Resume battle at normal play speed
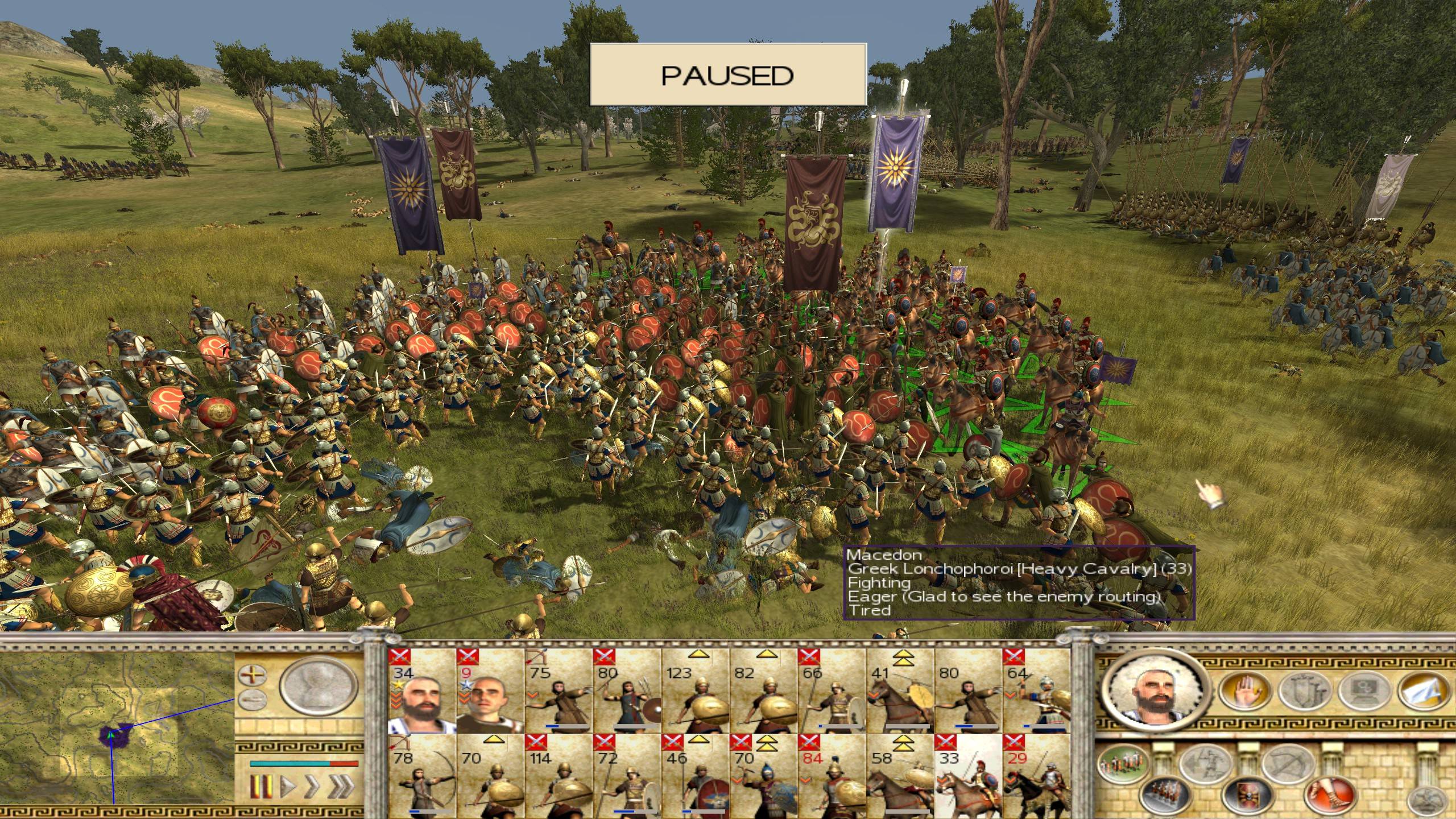The width and height of the screenshot is (1456, 819). click(x=288, y=787)
